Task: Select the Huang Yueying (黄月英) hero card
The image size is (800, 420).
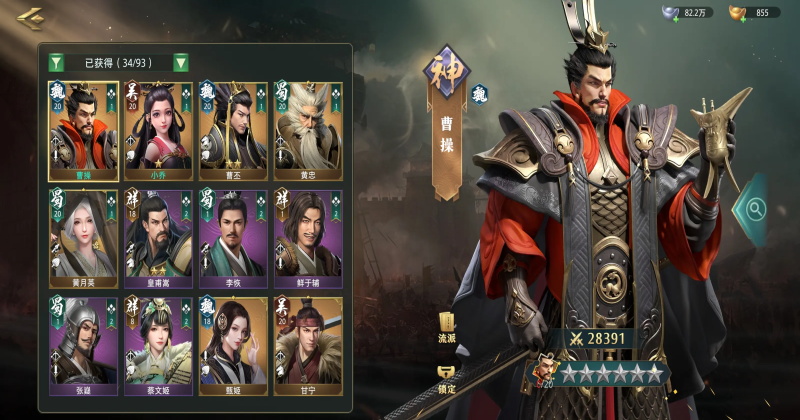Action: pos(83,238)
